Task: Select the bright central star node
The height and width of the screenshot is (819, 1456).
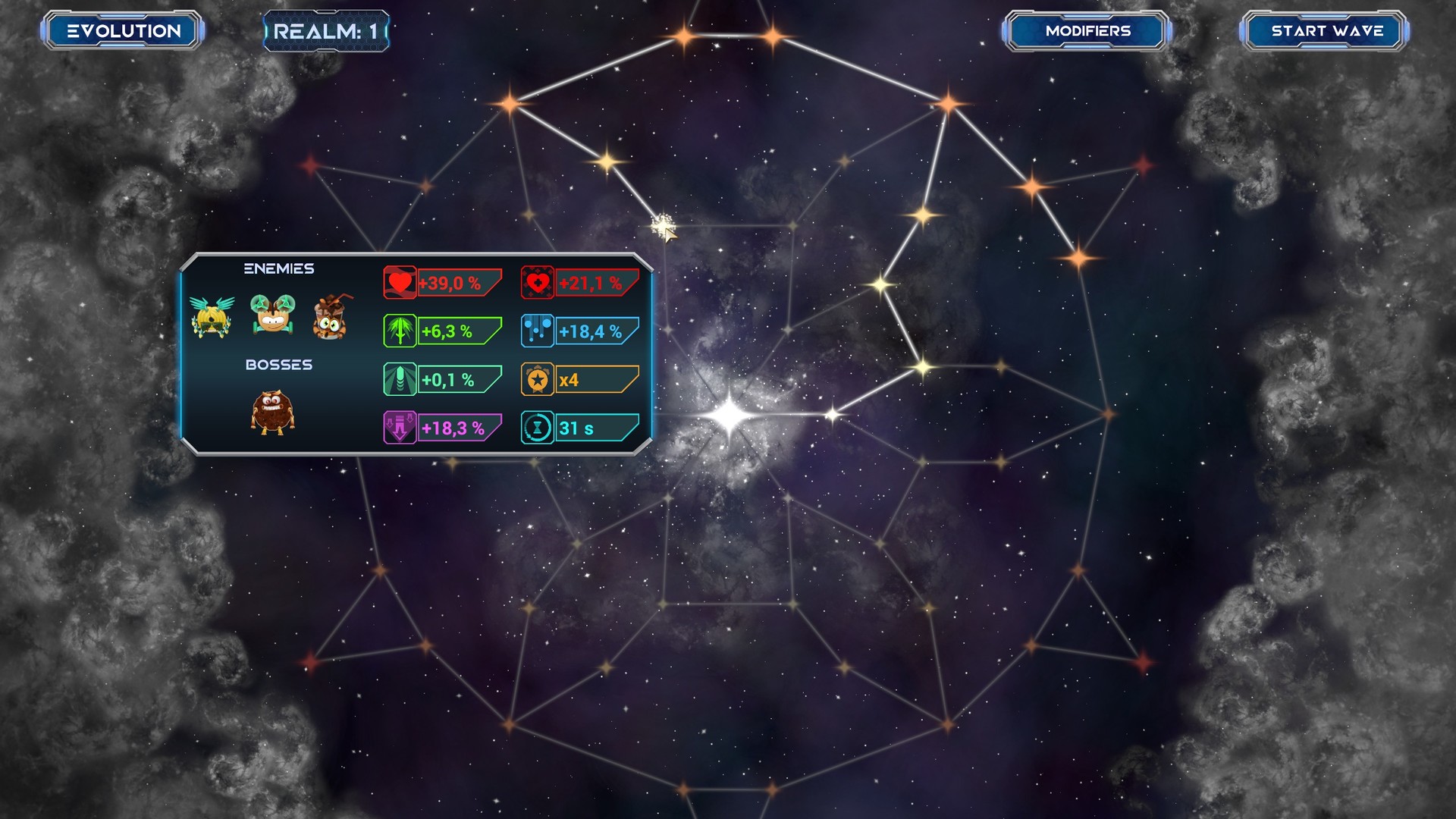Action: [730, 413]
